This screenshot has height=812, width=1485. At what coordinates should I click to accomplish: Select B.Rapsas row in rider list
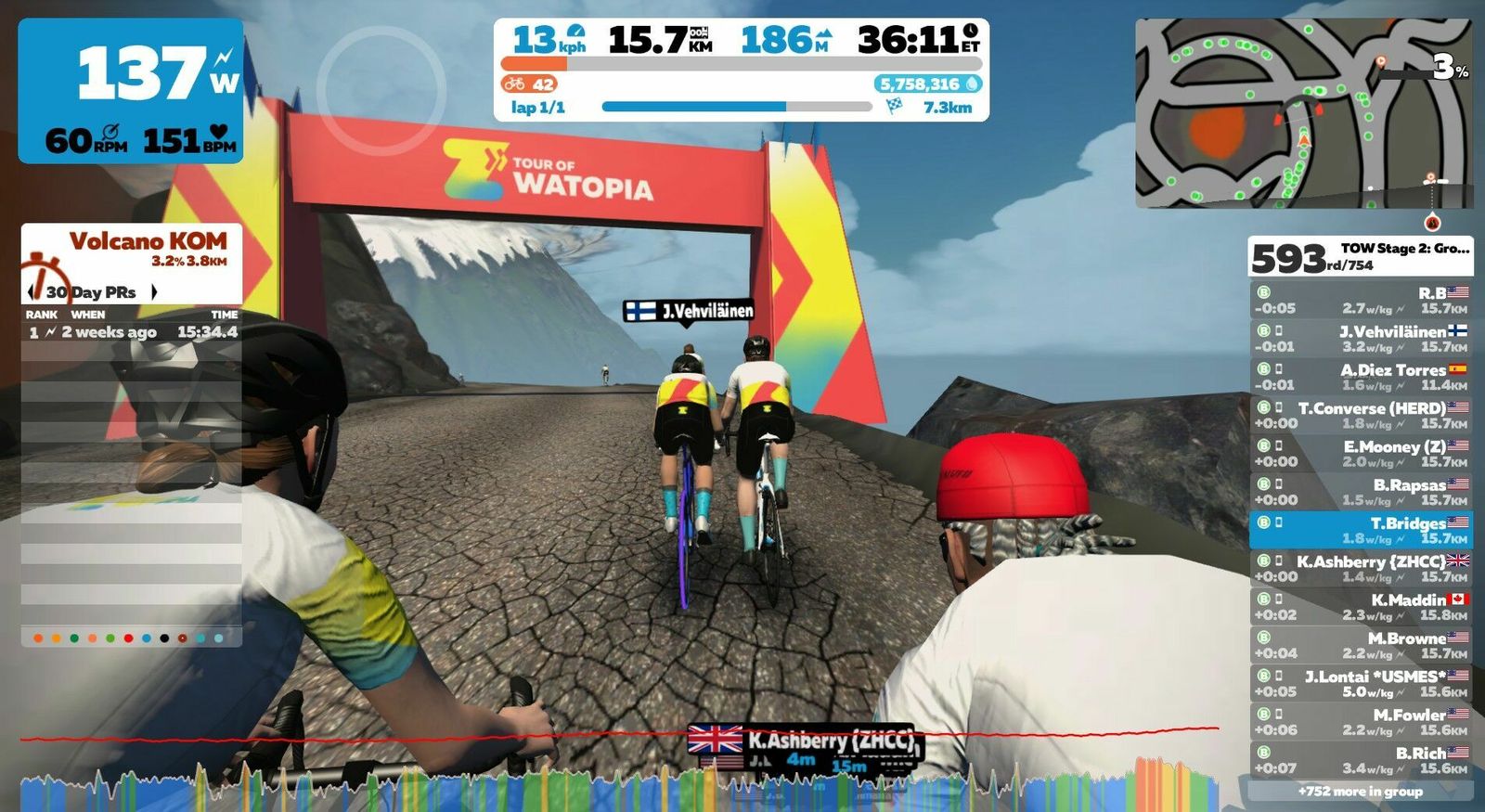pyautogui.click(x=1361, y=492)
